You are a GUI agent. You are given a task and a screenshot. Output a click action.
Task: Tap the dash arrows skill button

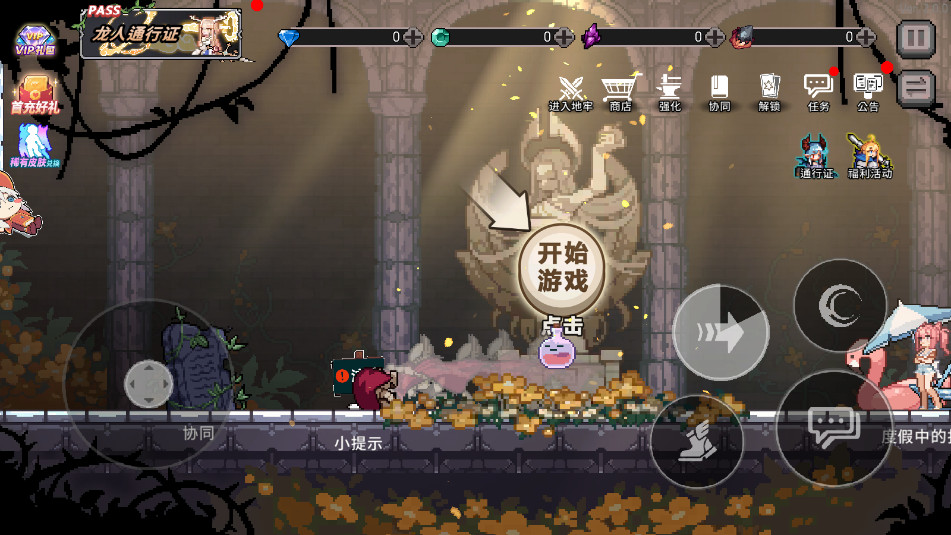point(720,332)
